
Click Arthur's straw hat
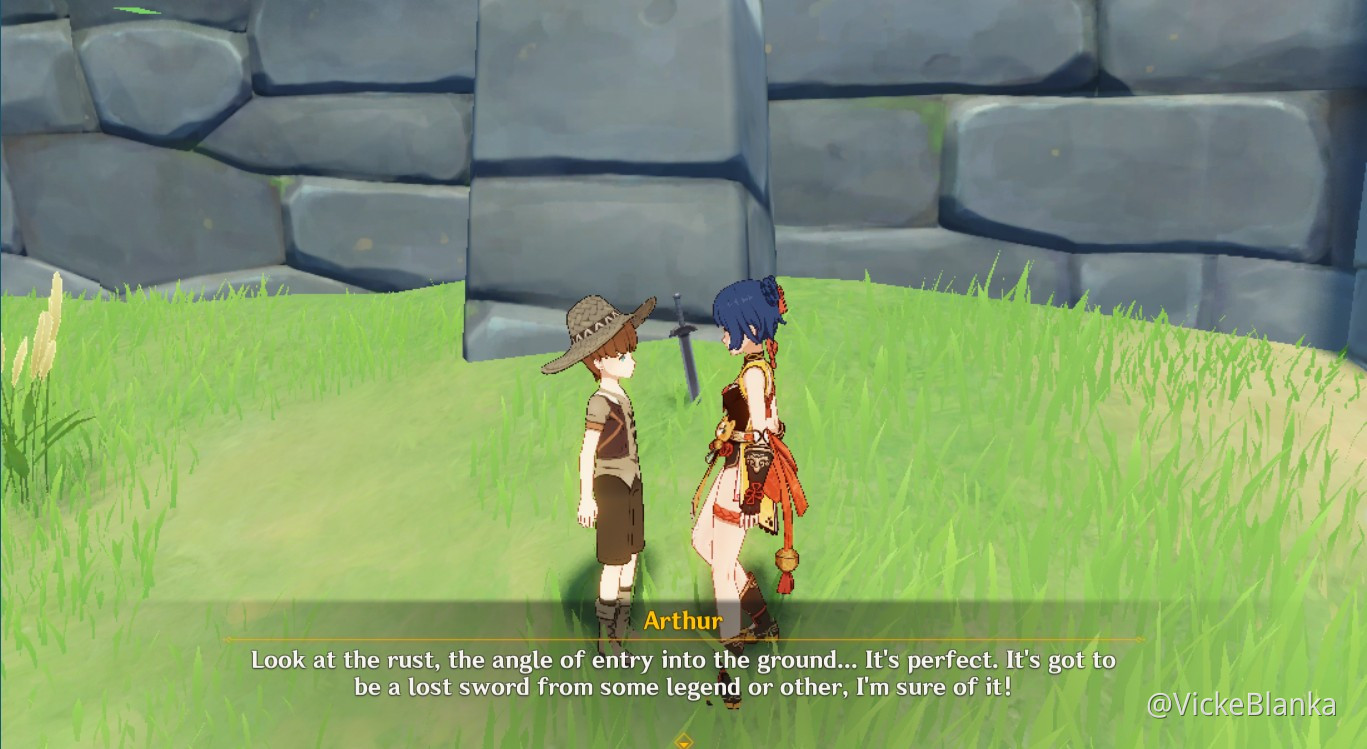click(595, 325)
